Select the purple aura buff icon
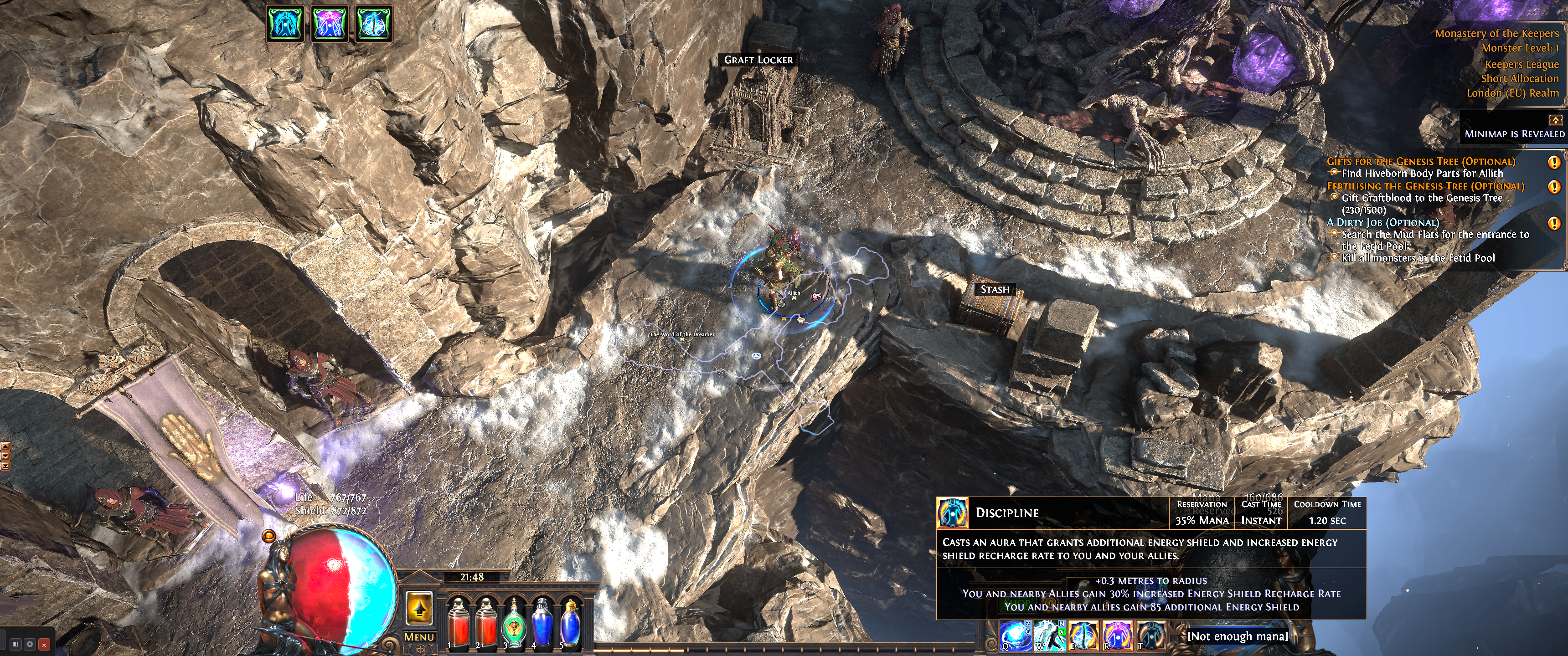The image size is (1568, 656). (x=329, y=24)
